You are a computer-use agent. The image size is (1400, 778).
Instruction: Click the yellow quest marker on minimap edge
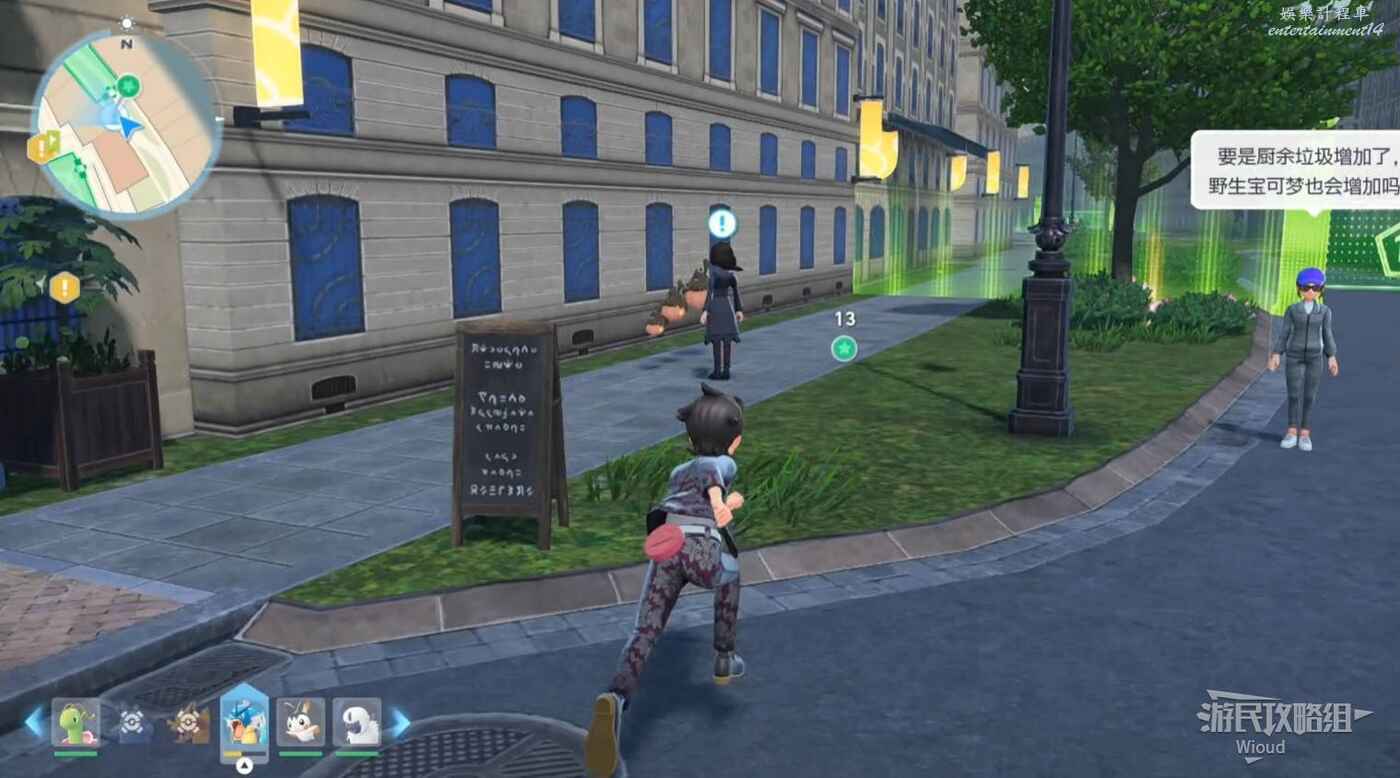43,146
